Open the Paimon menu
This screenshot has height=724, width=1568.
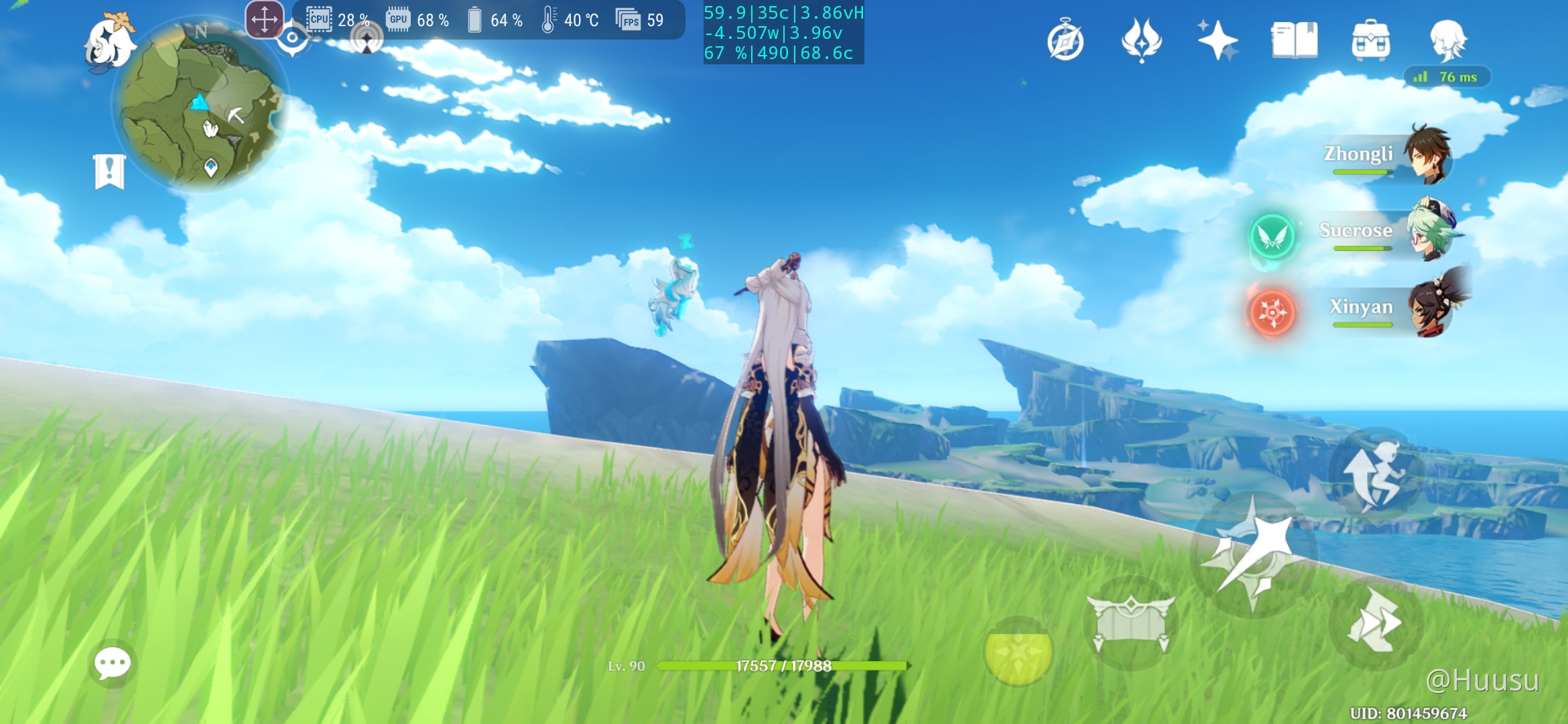110,42
